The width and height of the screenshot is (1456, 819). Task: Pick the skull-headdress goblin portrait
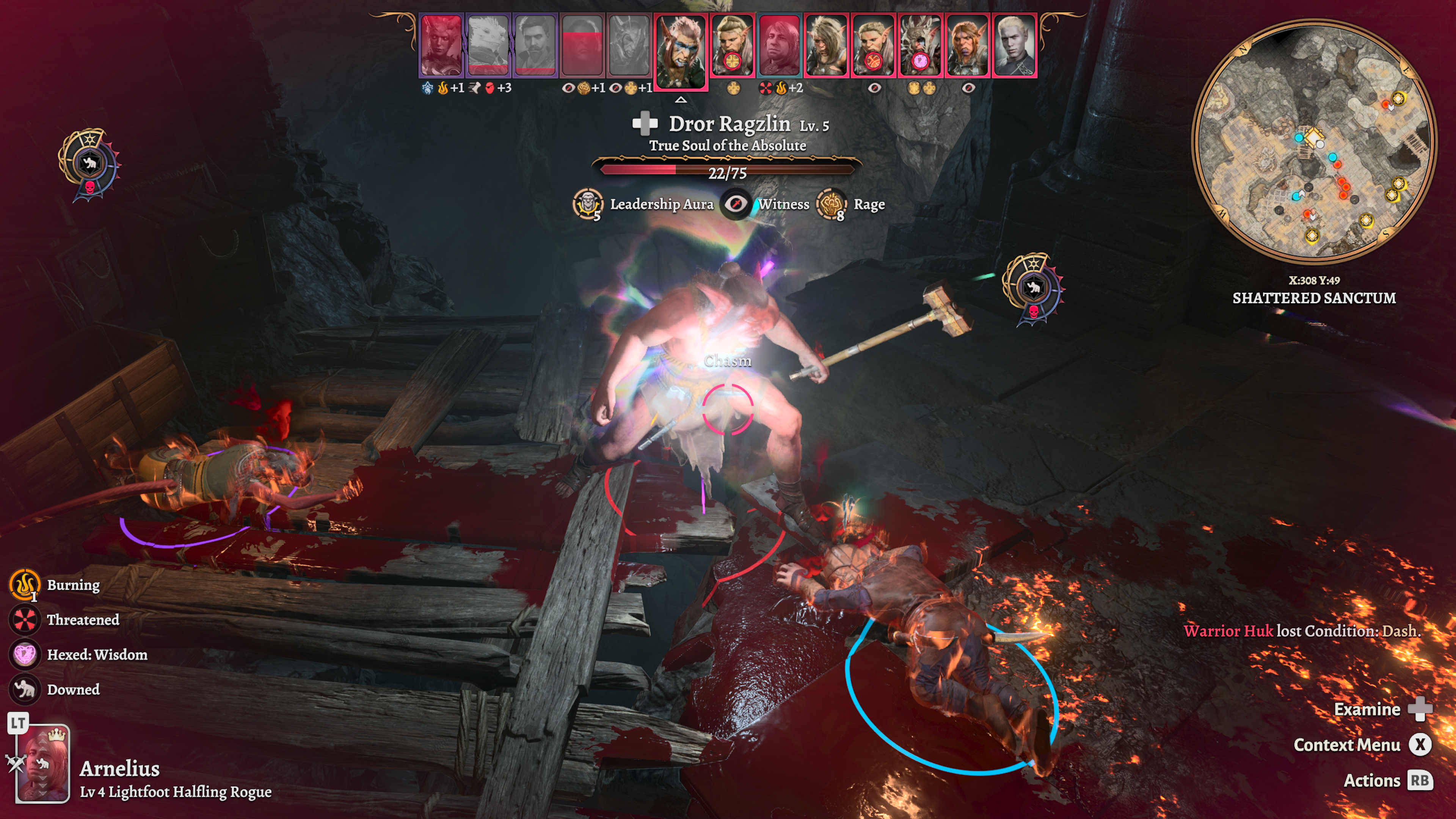click(x=919, y=45)
